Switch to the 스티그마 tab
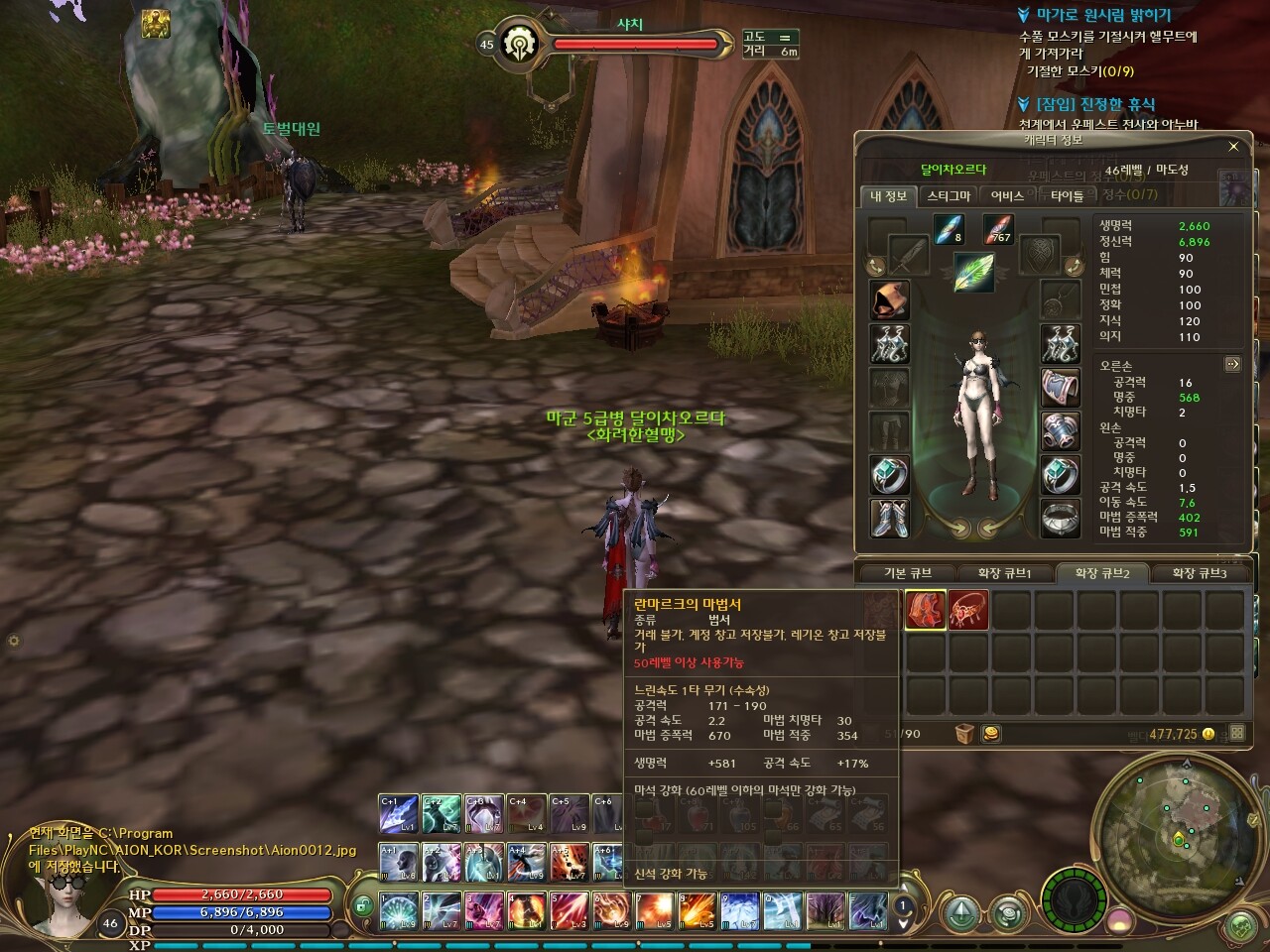Viewport: 1270px width, 952px height. tap(949, 196)
